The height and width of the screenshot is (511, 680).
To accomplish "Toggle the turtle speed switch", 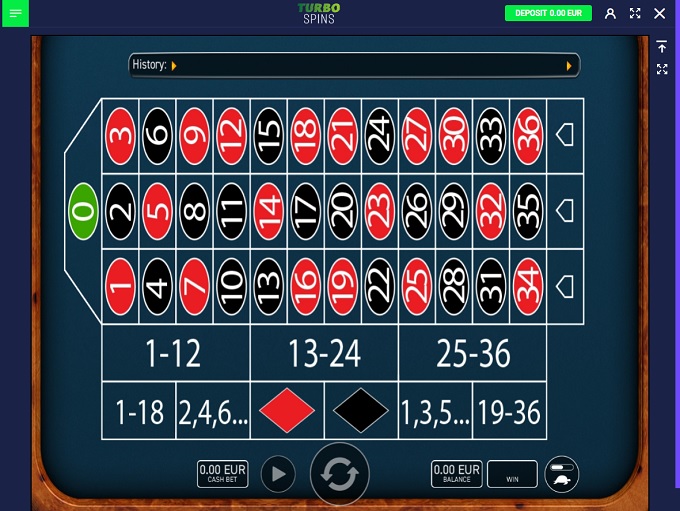I will coord(562,474).
